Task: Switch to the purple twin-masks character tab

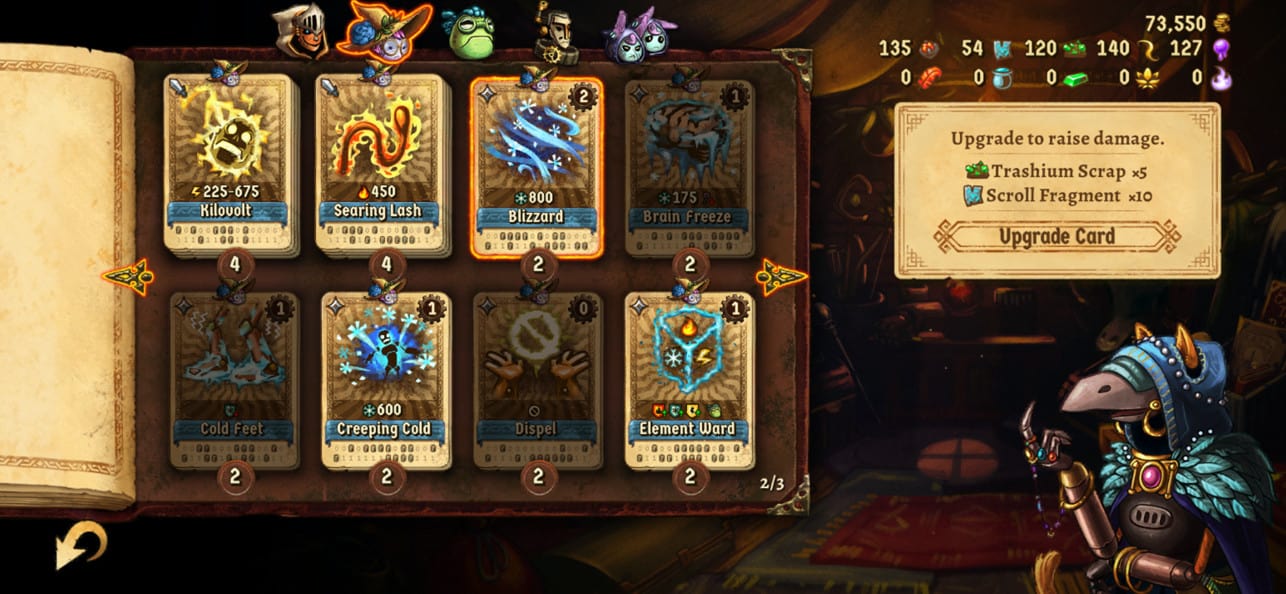Action: 637,34
